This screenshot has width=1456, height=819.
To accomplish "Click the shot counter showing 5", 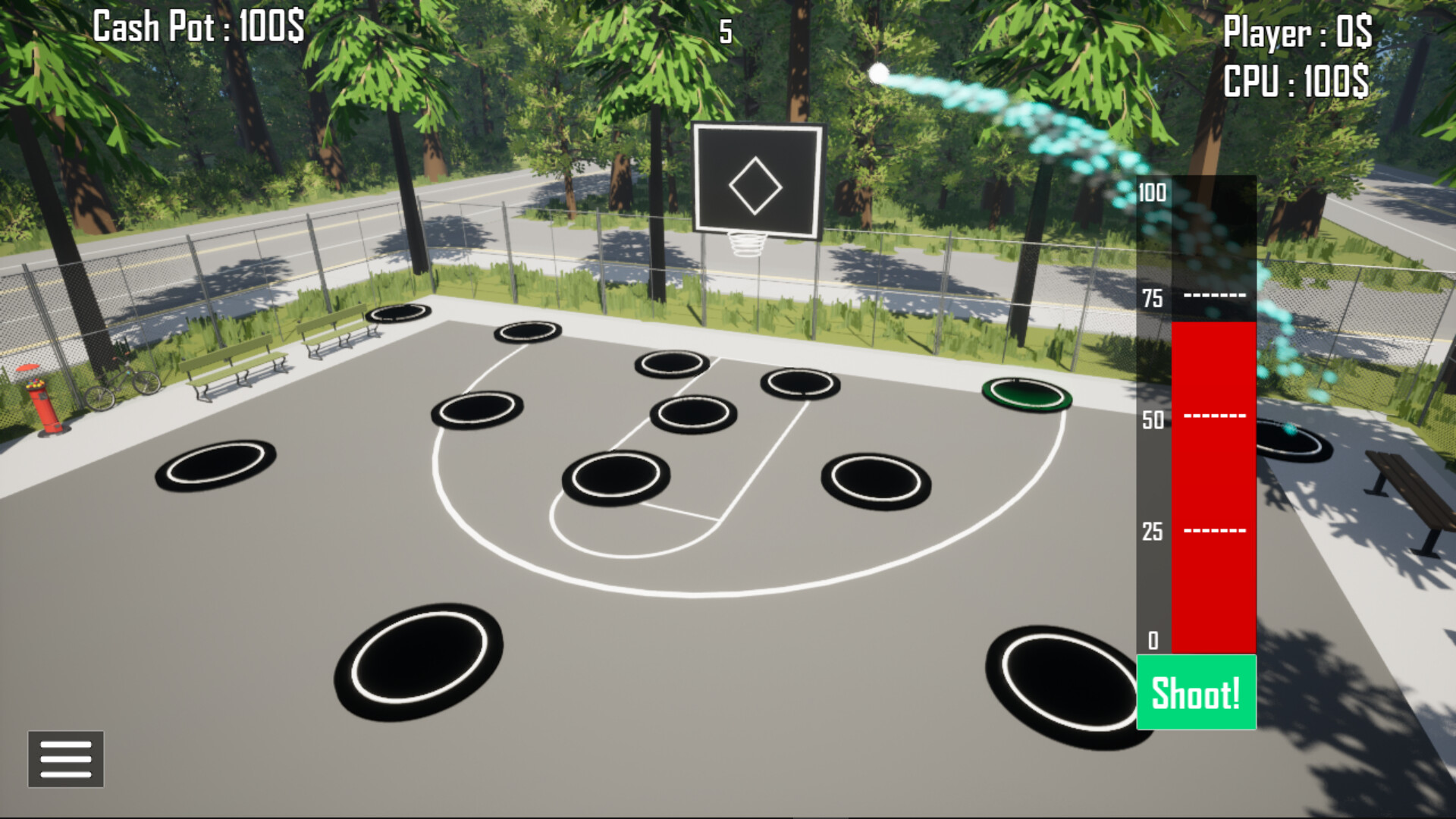I will tap(725, 32).
